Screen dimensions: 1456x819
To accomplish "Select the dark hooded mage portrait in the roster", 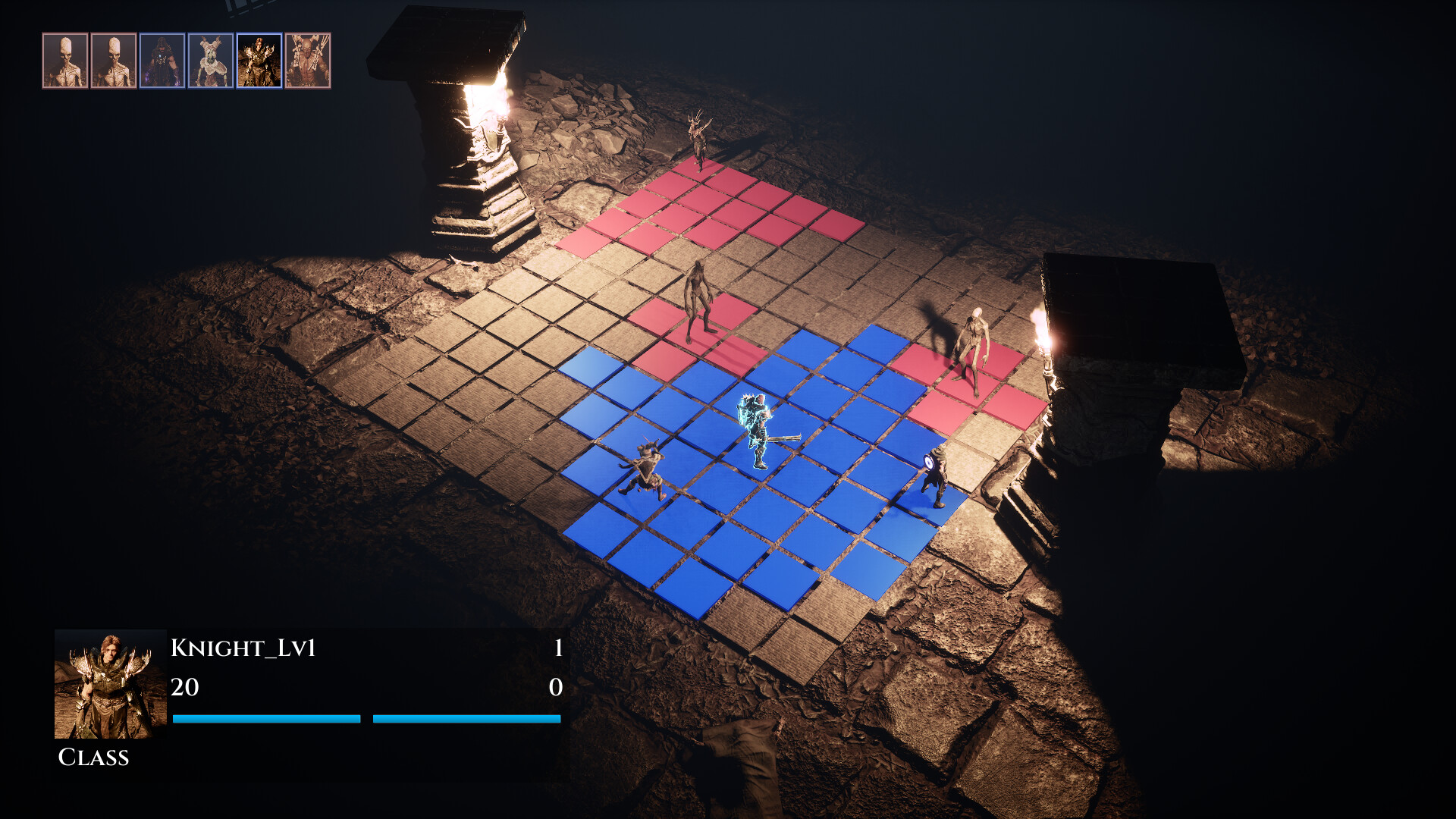I will click(162, 59).
